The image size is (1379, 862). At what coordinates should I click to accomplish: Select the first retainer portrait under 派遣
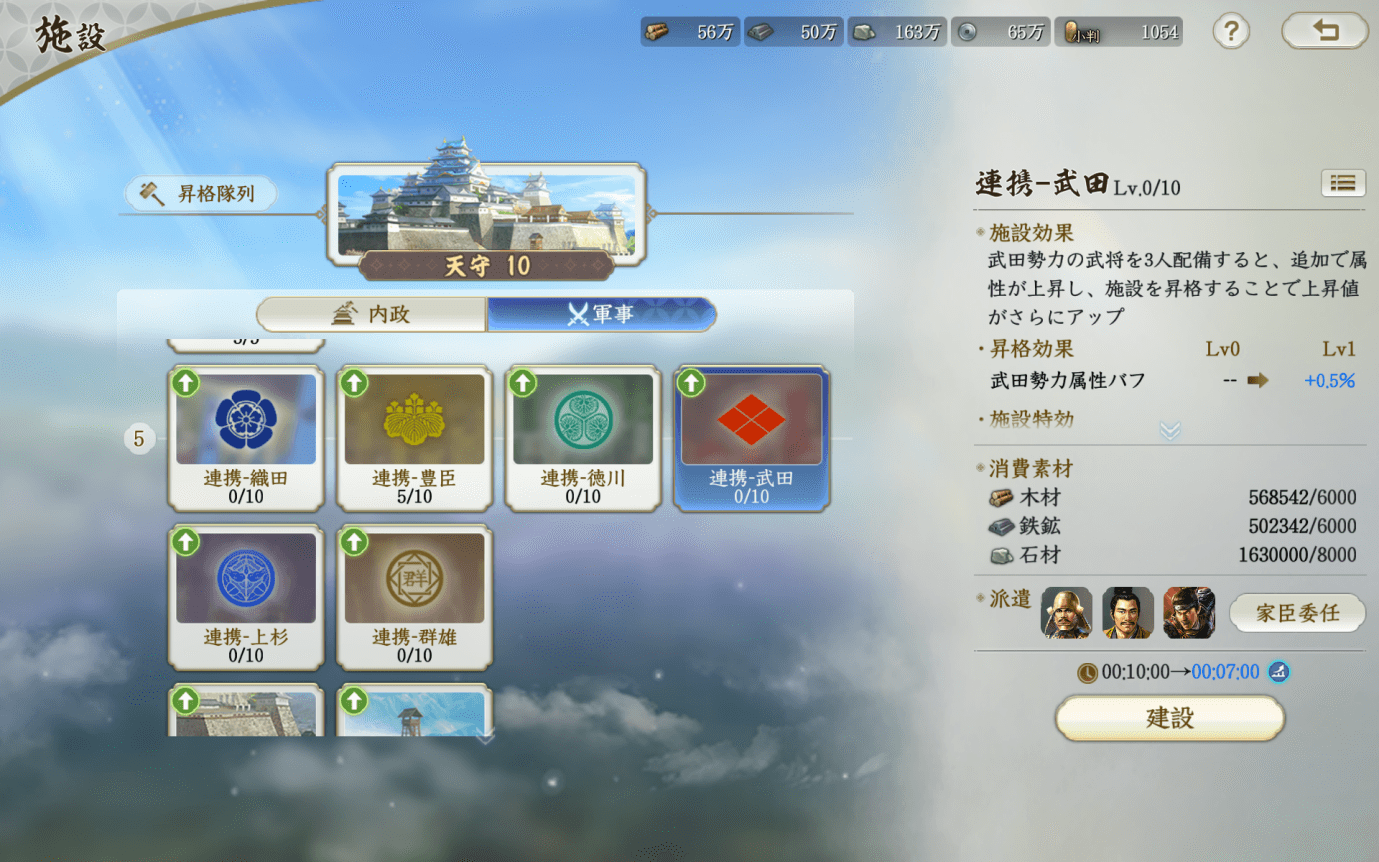[1066, 613]
